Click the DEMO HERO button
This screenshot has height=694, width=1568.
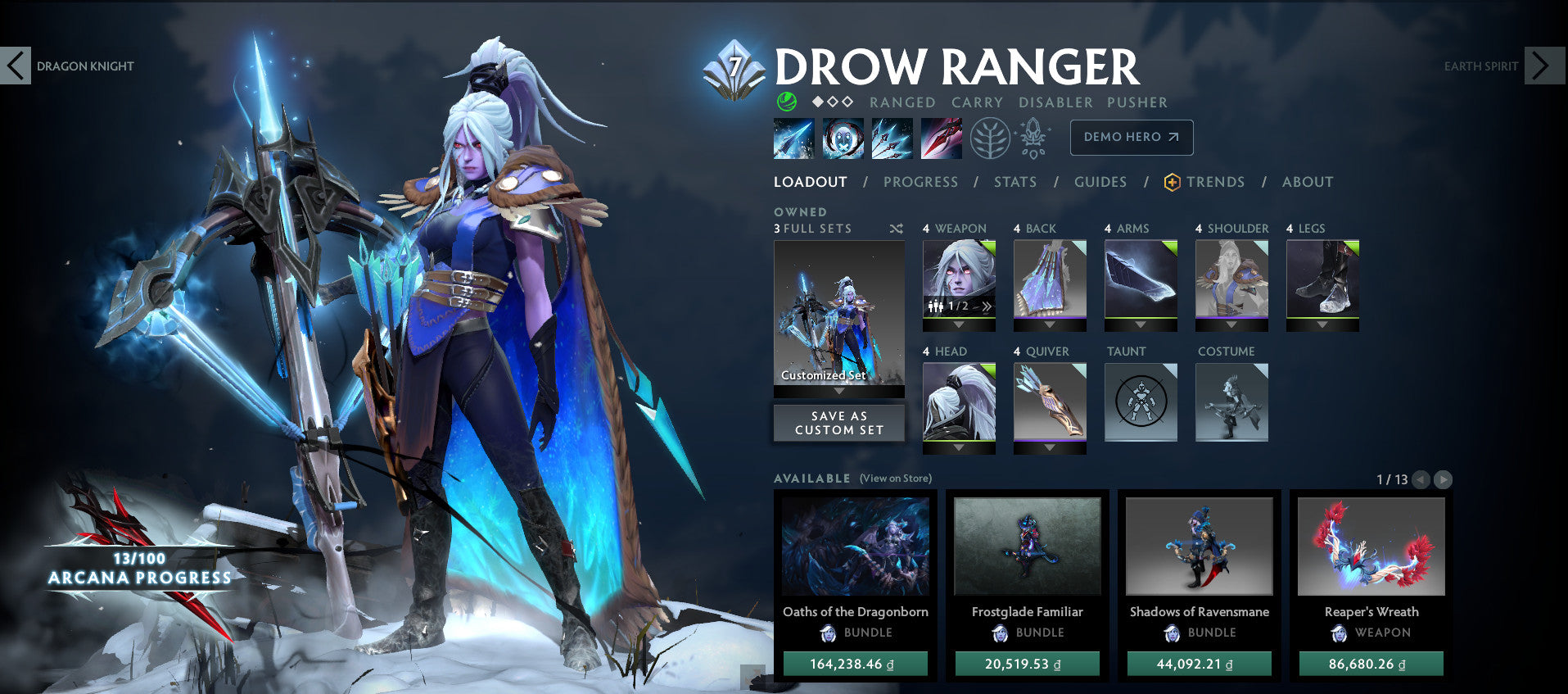[1131, 137]
